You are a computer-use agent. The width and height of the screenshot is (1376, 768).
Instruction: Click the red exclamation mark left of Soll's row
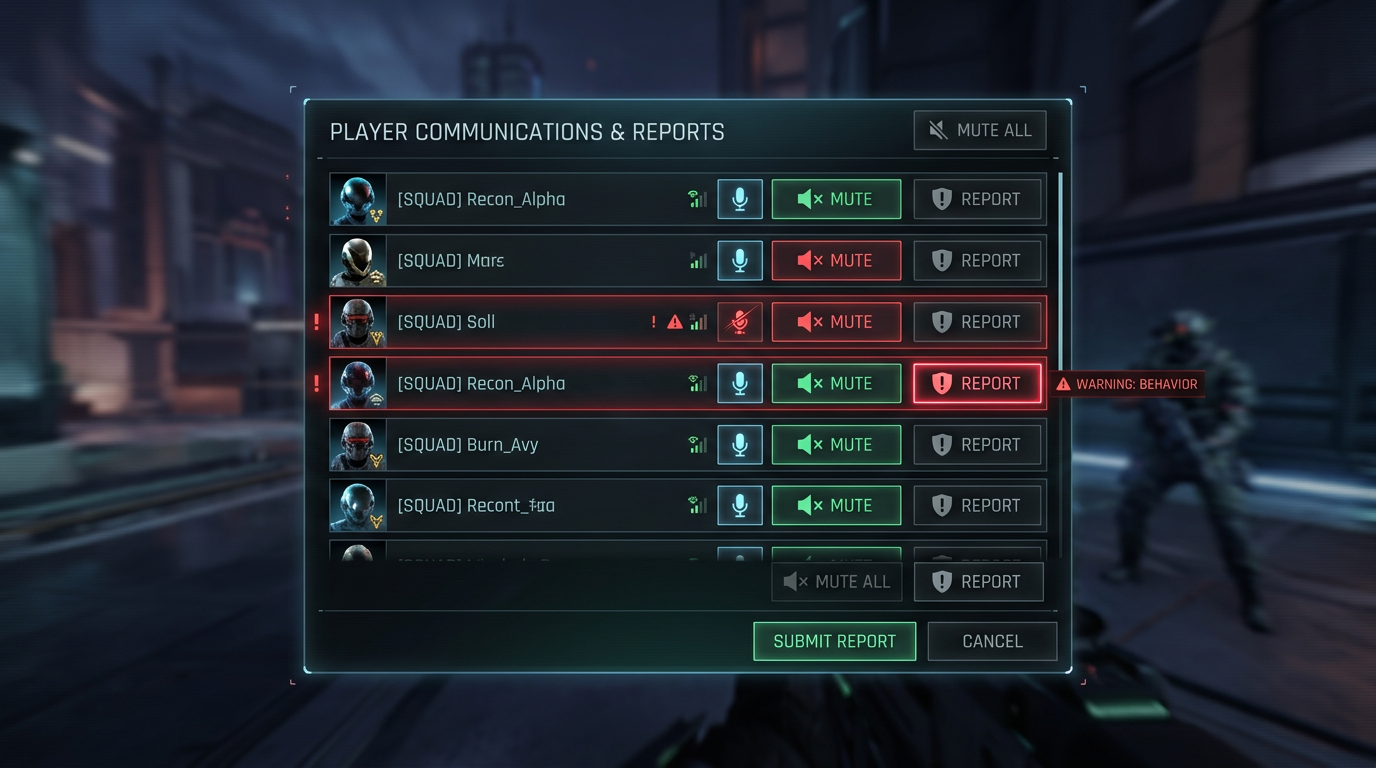pyautogui.click(x=317, y=321)
